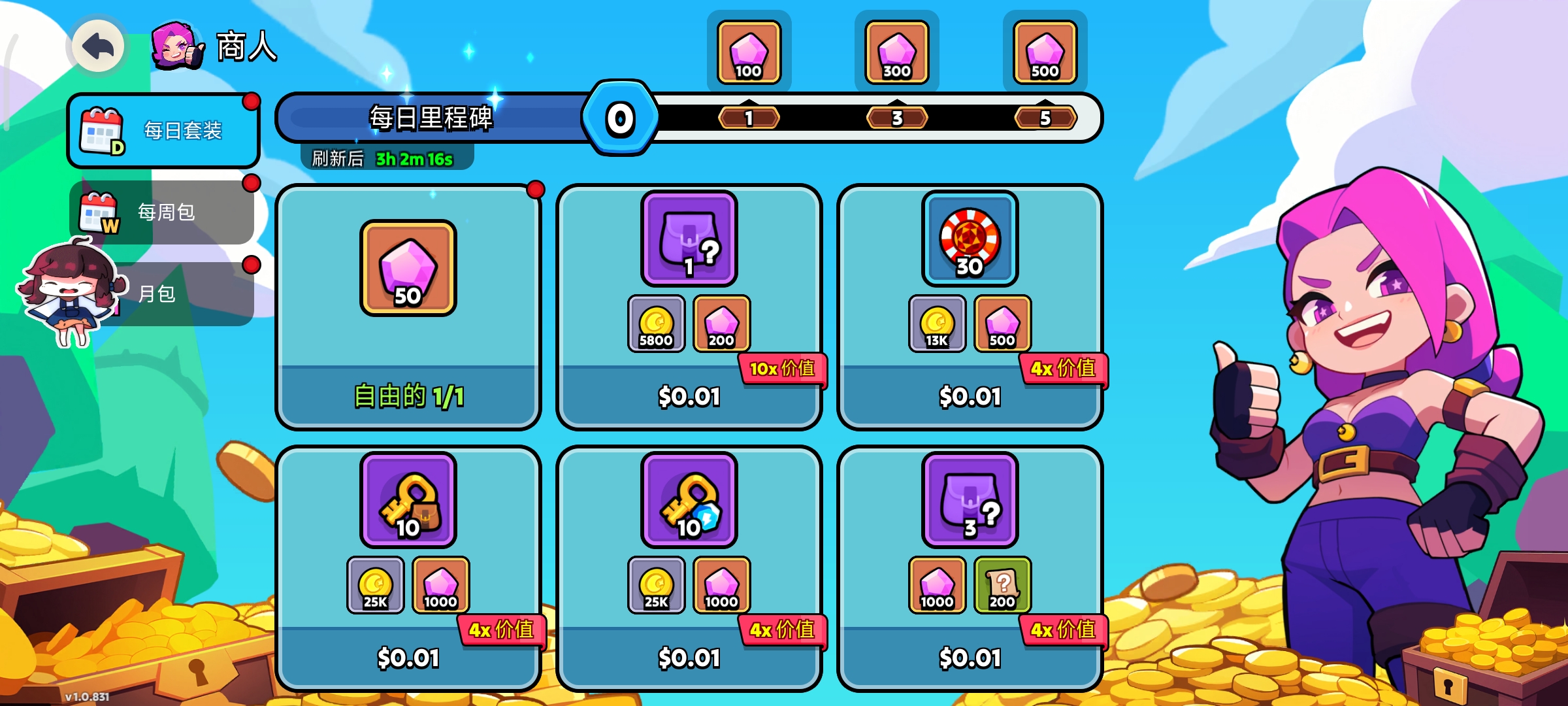Screen dimensions: 1568x706
Task: Switch to the 每周包 weekly pack tab
Action: tap(163, 212)
